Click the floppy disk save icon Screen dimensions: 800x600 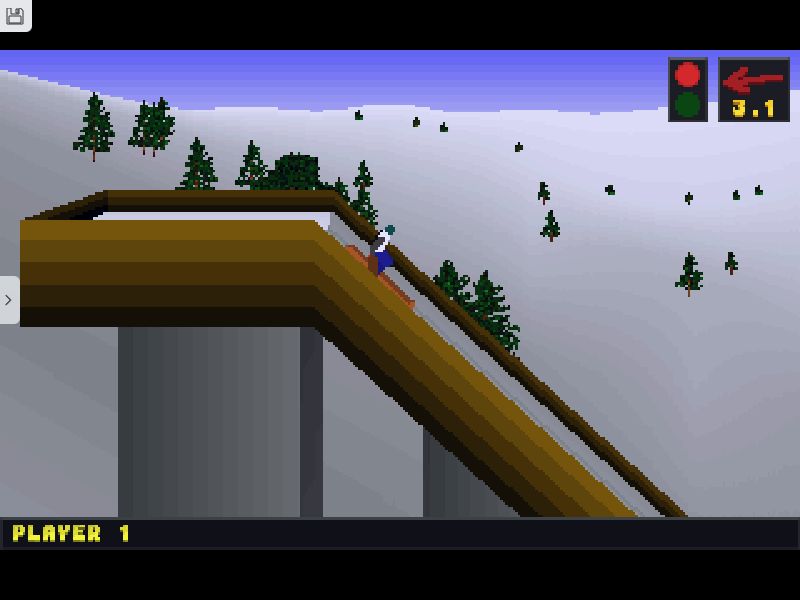pyautogui.click(x=15, y=15)
